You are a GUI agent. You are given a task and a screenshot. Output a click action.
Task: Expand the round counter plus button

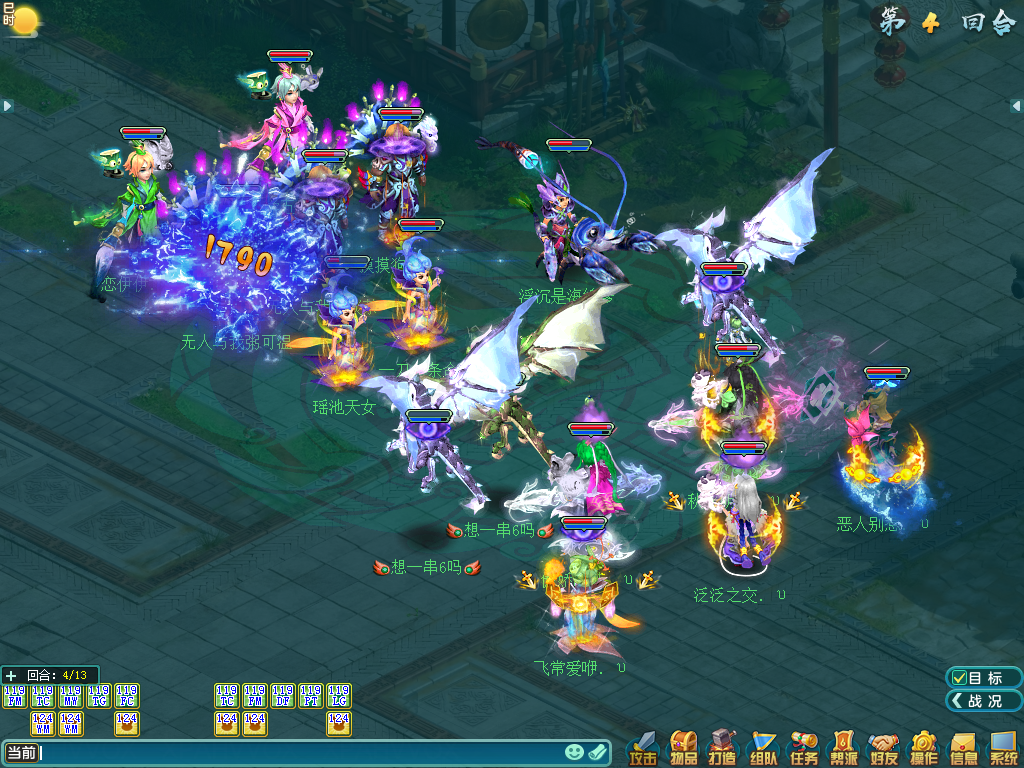11,675
